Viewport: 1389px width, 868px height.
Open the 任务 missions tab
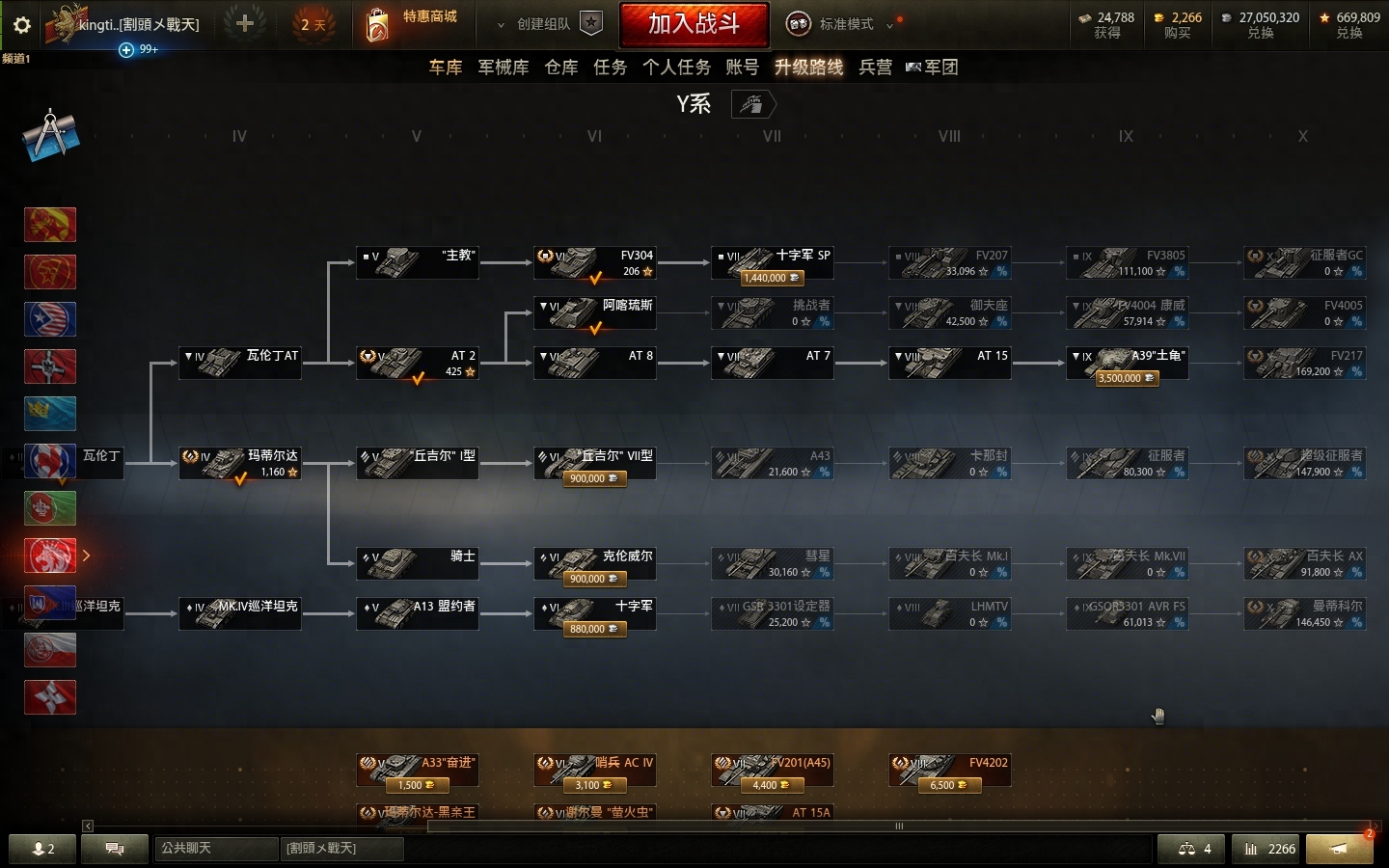[610, 67]
